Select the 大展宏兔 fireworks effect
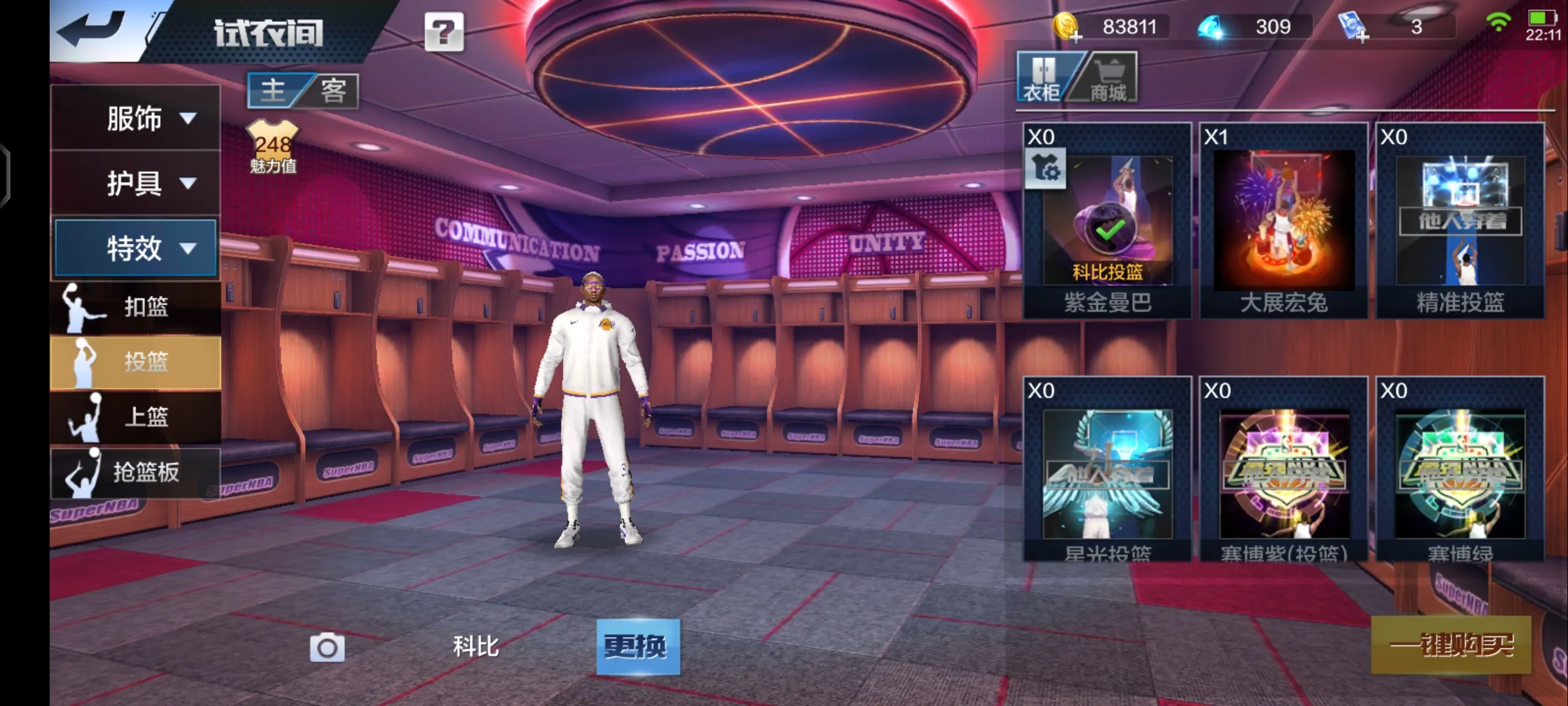The image size is (1568, 706). pyautogui.click(x=1284, y=221)
